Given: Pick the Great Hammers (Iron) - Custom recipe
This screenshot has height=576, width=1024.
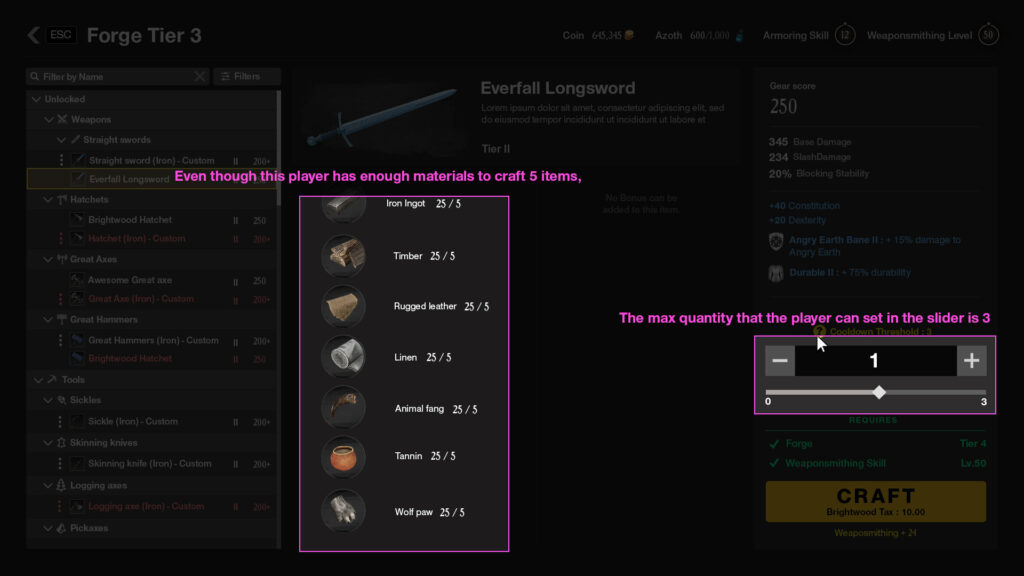Looking at the screenshot, I should tap(153, 341).
